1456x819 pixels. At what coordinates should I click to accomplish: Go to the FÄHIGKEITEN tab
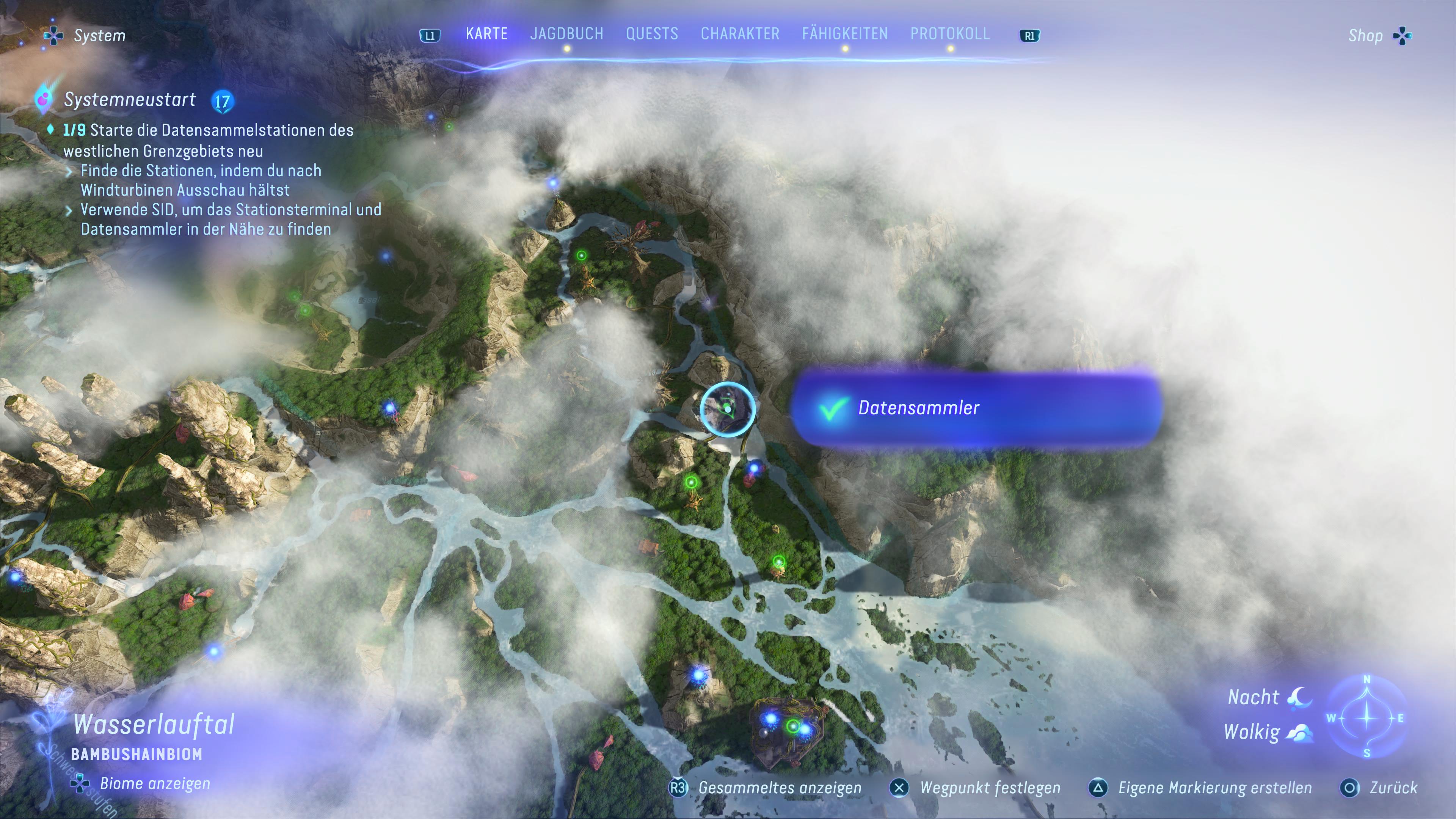coord(844,34)
